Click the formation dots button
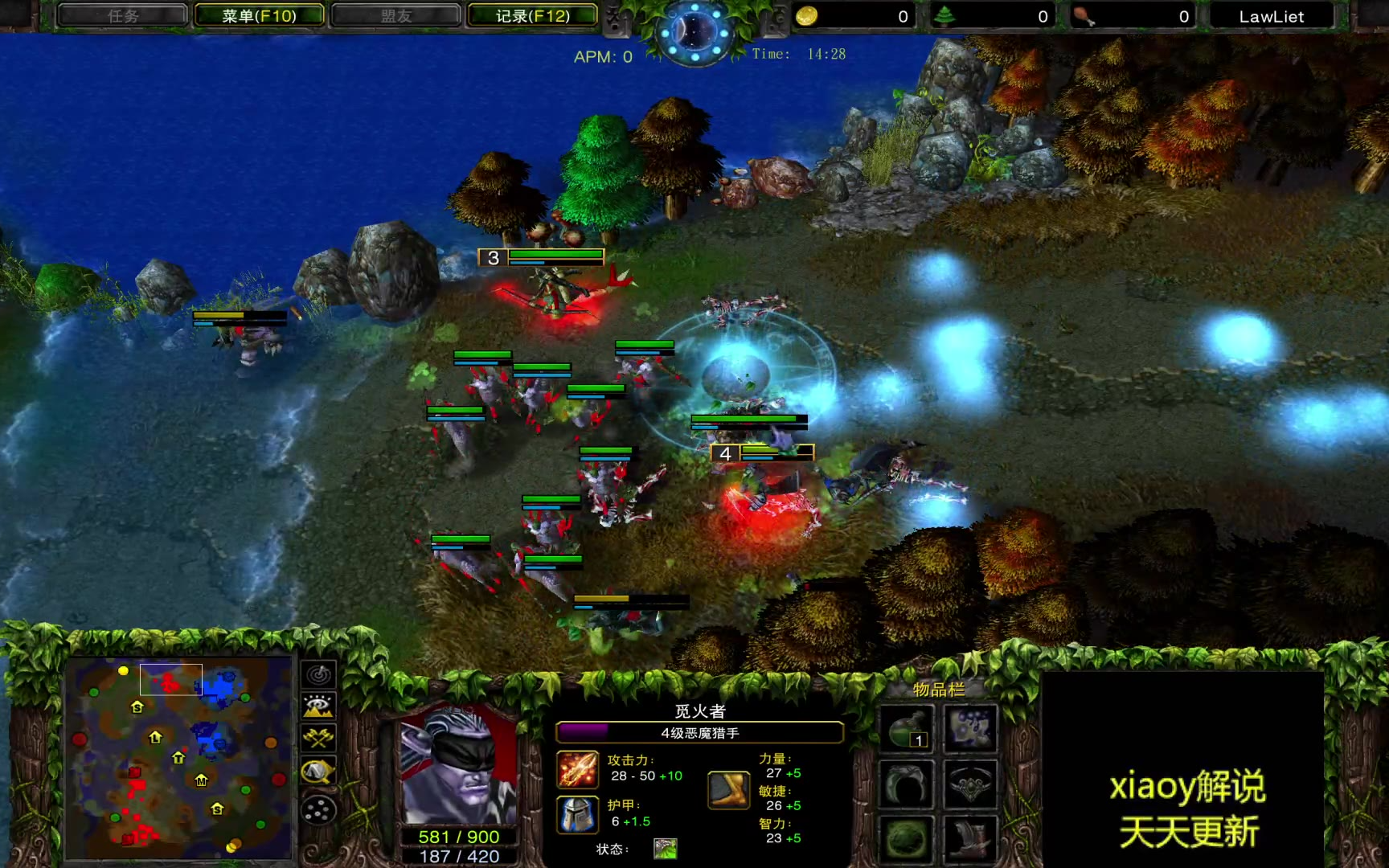This screenshot has width=1389, height=868. coord(318,809)
